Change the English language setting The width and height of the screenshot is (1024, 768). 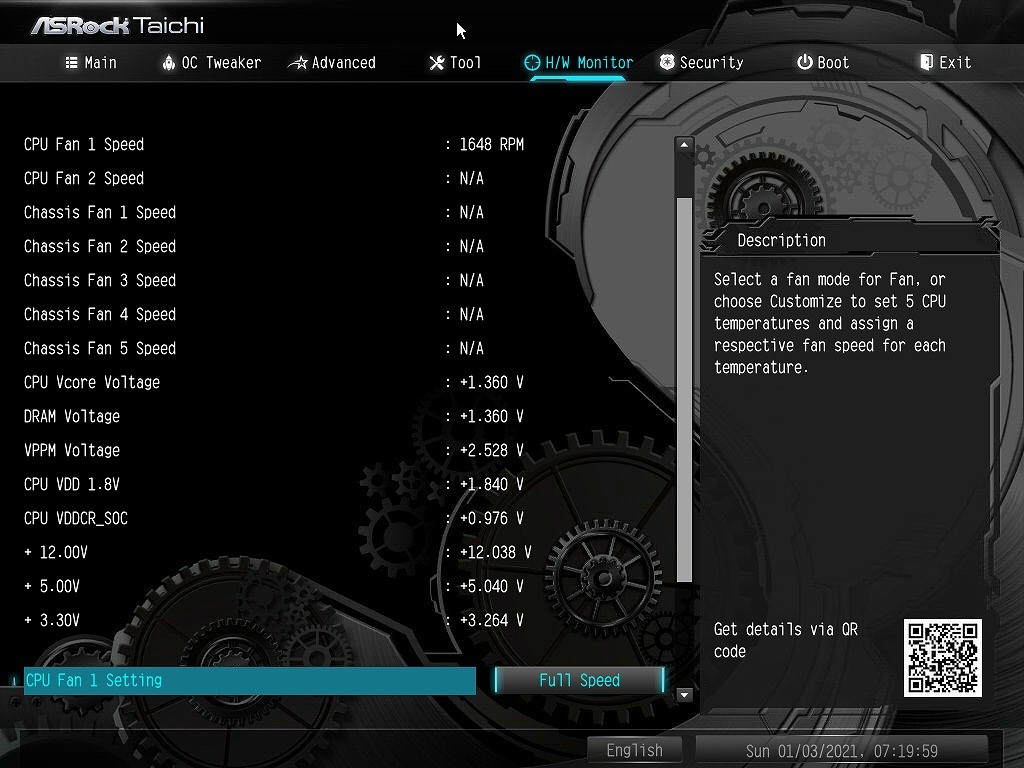634,750
